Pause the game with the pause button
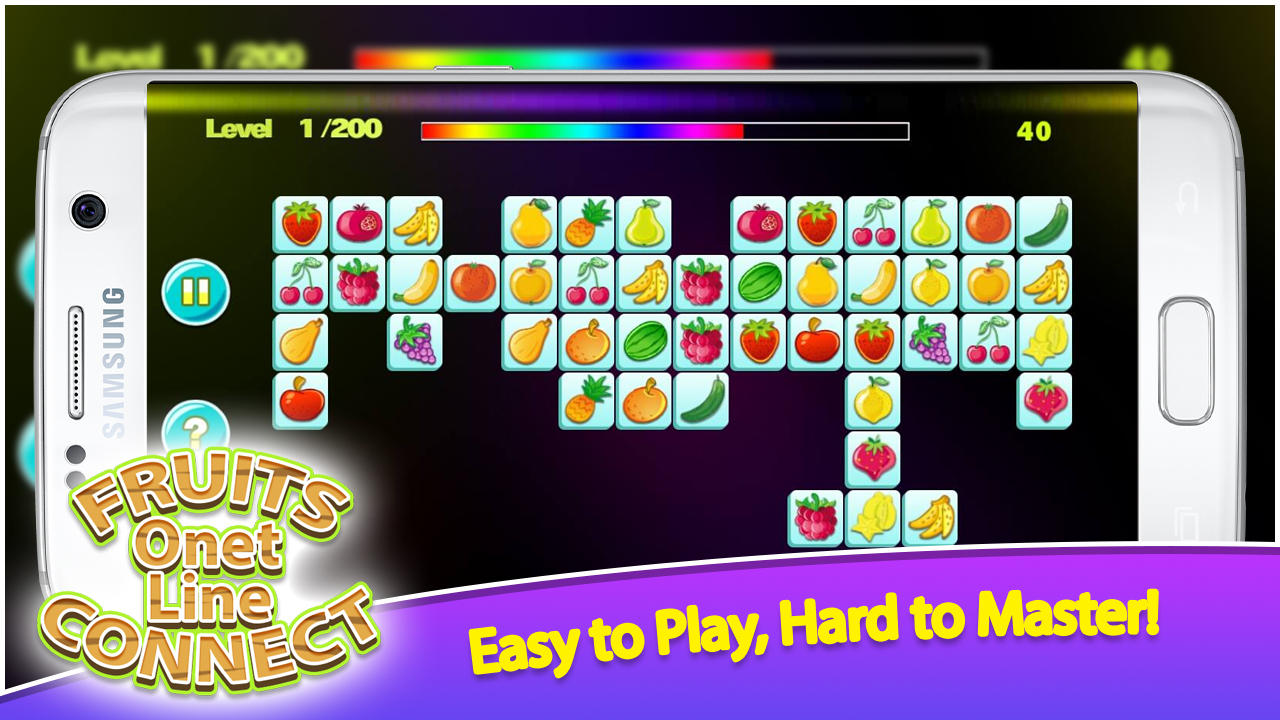The width and height of the screenshot is (1280, 720). click(196, 290)
